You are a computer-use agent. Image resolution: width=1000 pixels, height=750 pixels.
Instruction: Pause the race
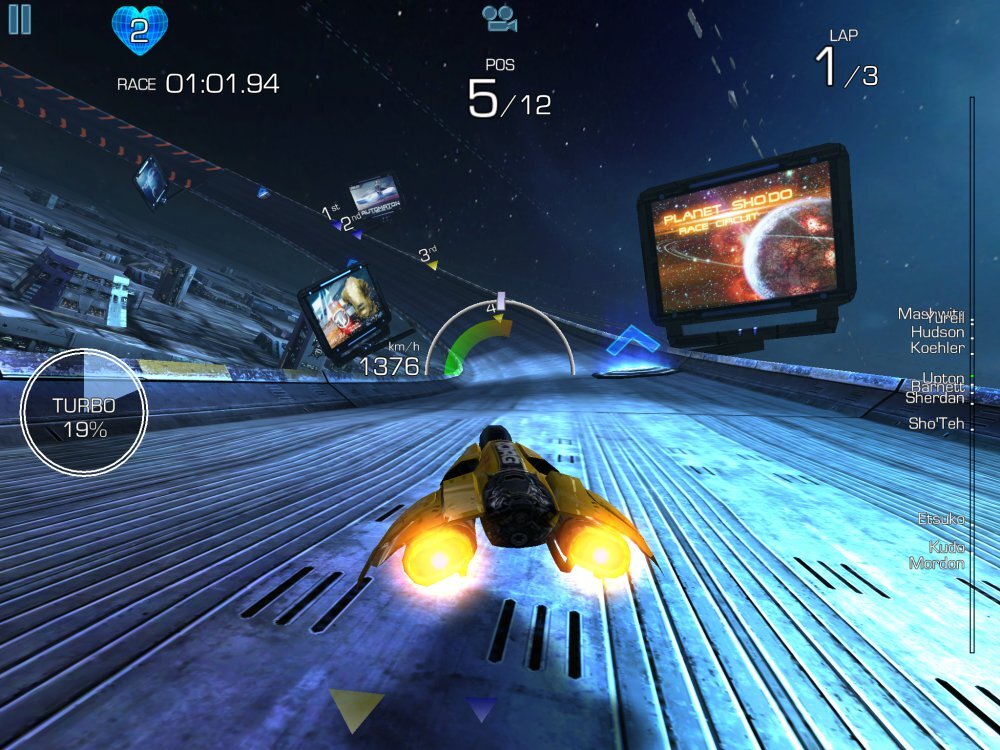click(19, 19)
